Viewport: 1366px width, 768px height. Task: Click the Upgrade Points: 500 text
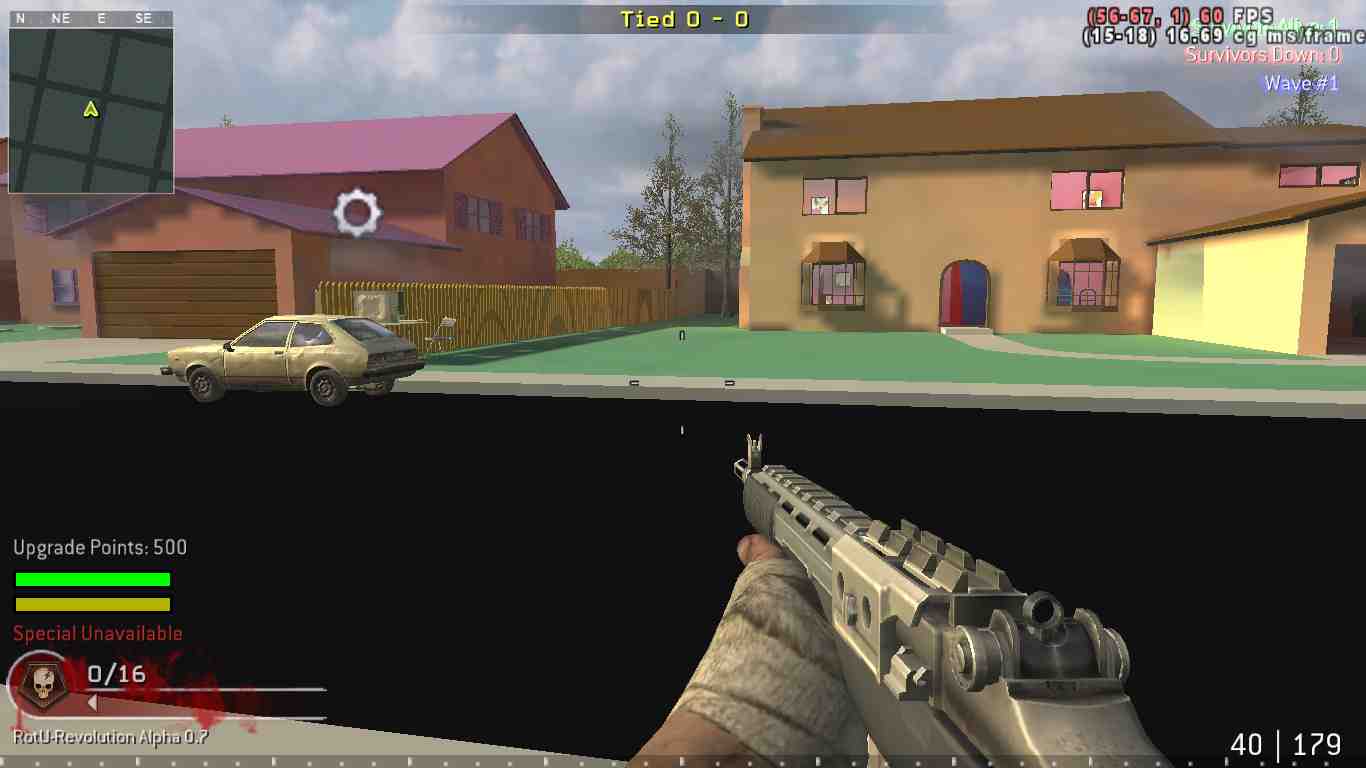click(x=99, y=547)
